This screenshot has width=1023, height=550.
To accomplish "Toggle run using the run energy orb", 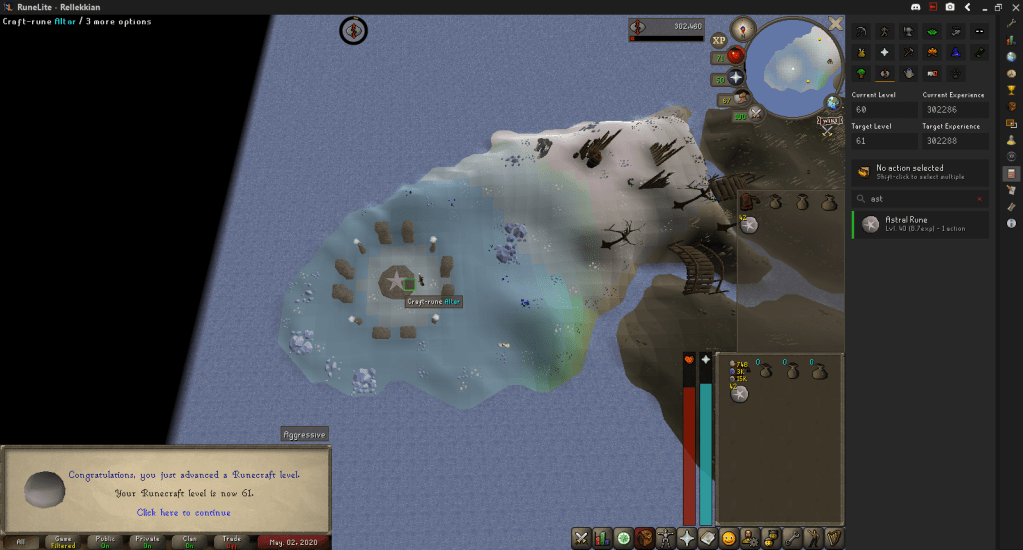I will pyautogui.click(x=741, y=98).
